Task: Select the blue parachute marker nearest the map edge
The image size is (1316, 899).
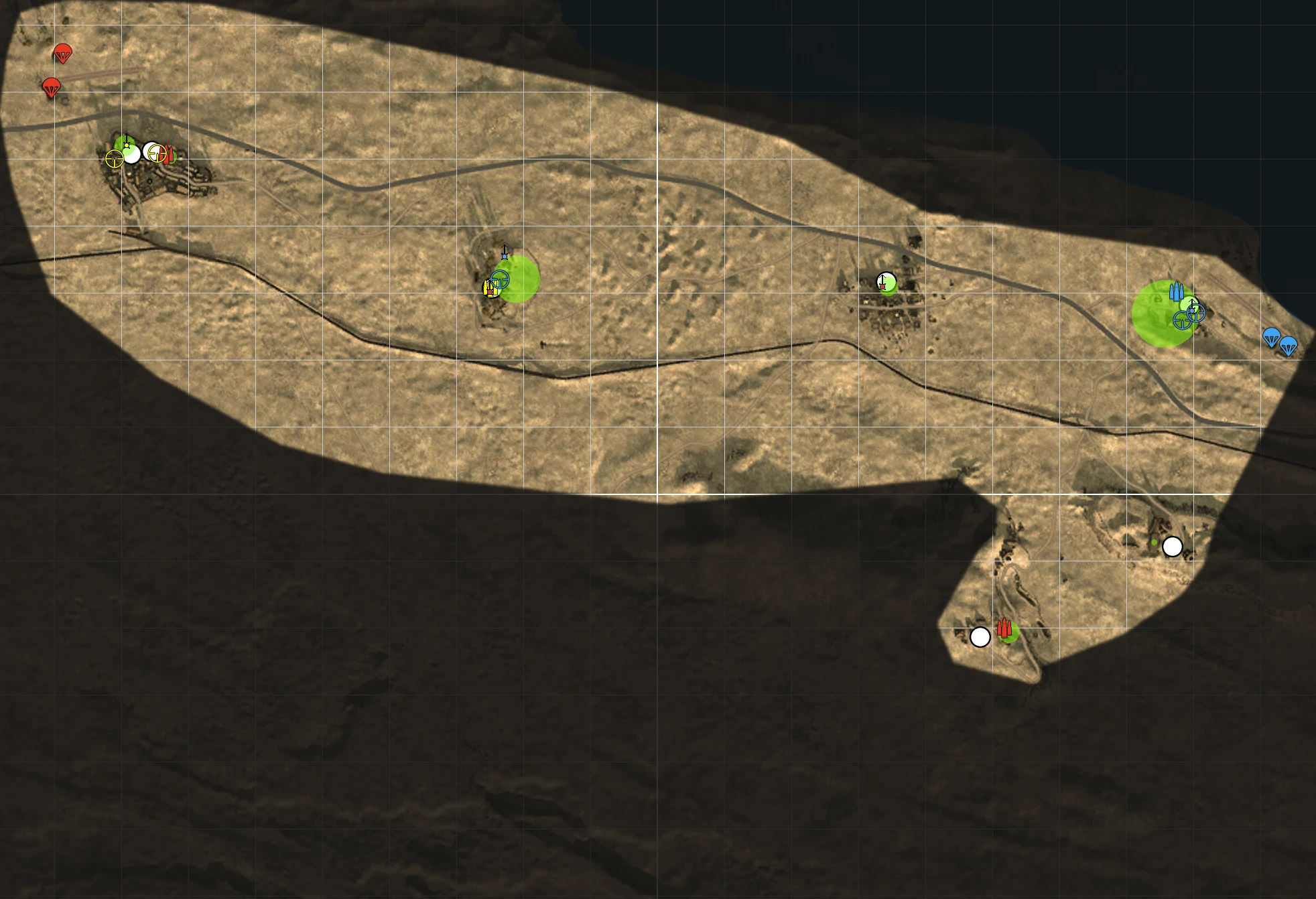Action: click(1288, 346)
